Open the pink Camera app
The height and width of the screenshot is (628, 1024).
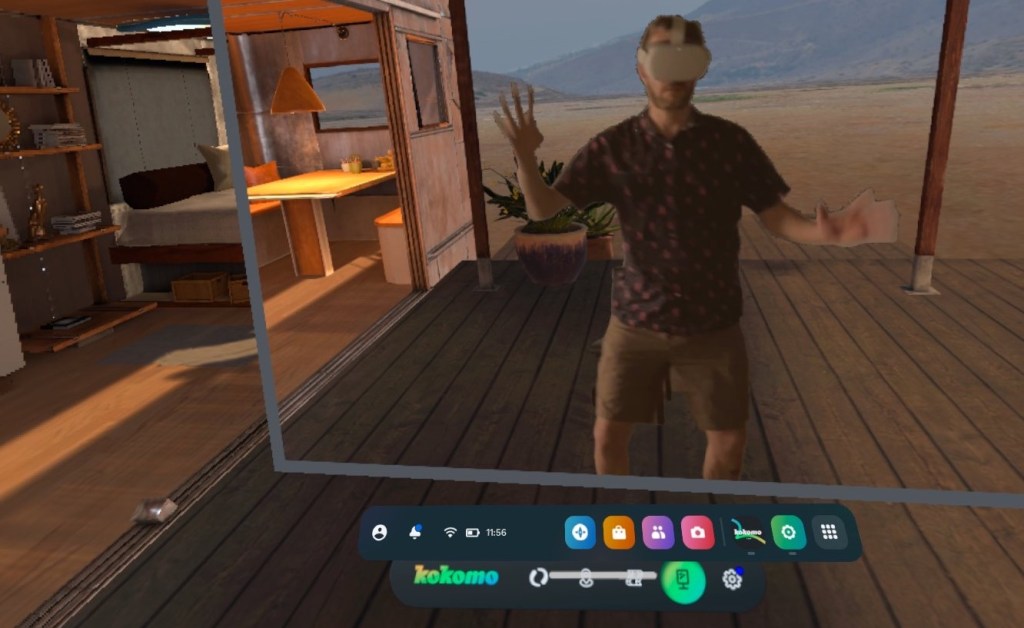coord(697,533)
